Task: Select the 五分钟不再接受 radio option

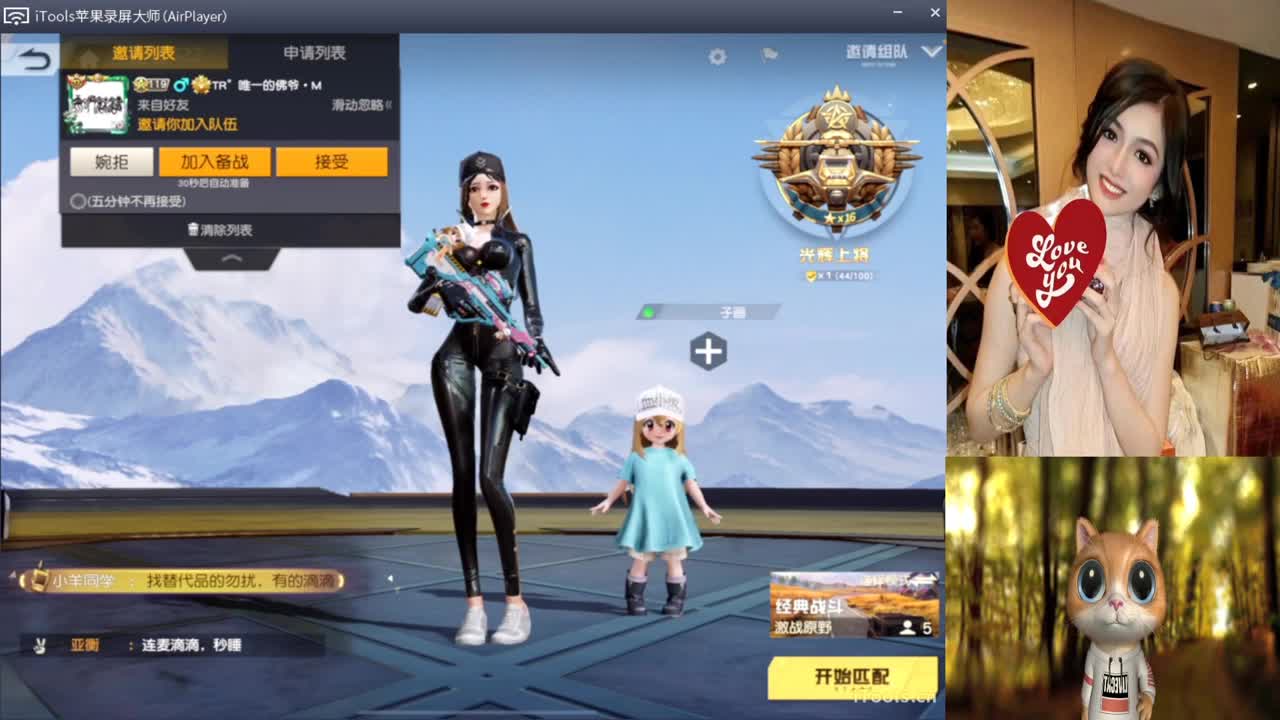Action: [76, 200]
